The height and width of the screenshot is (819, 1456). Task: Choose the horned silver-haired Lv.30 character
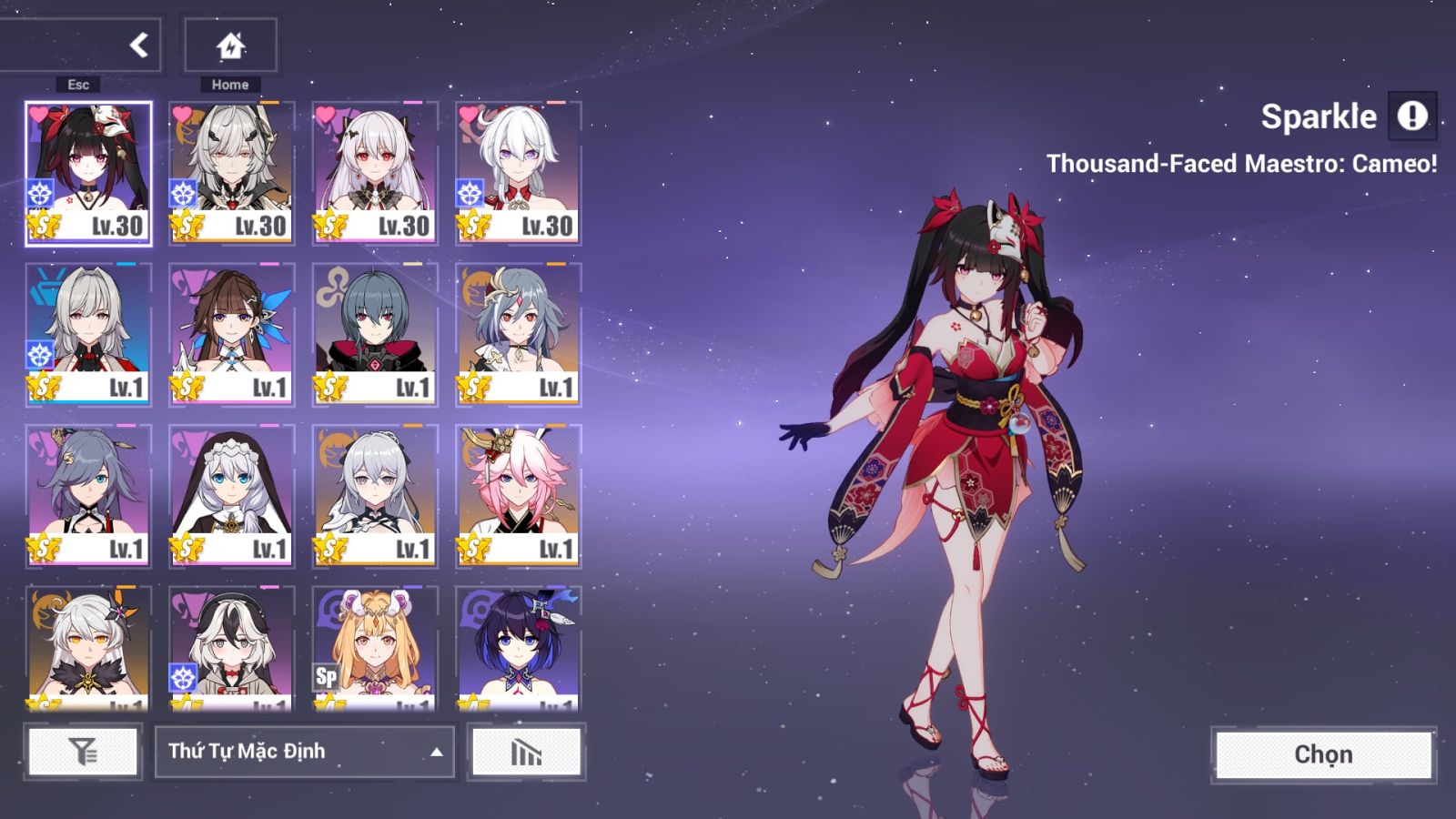coord(231,173)
